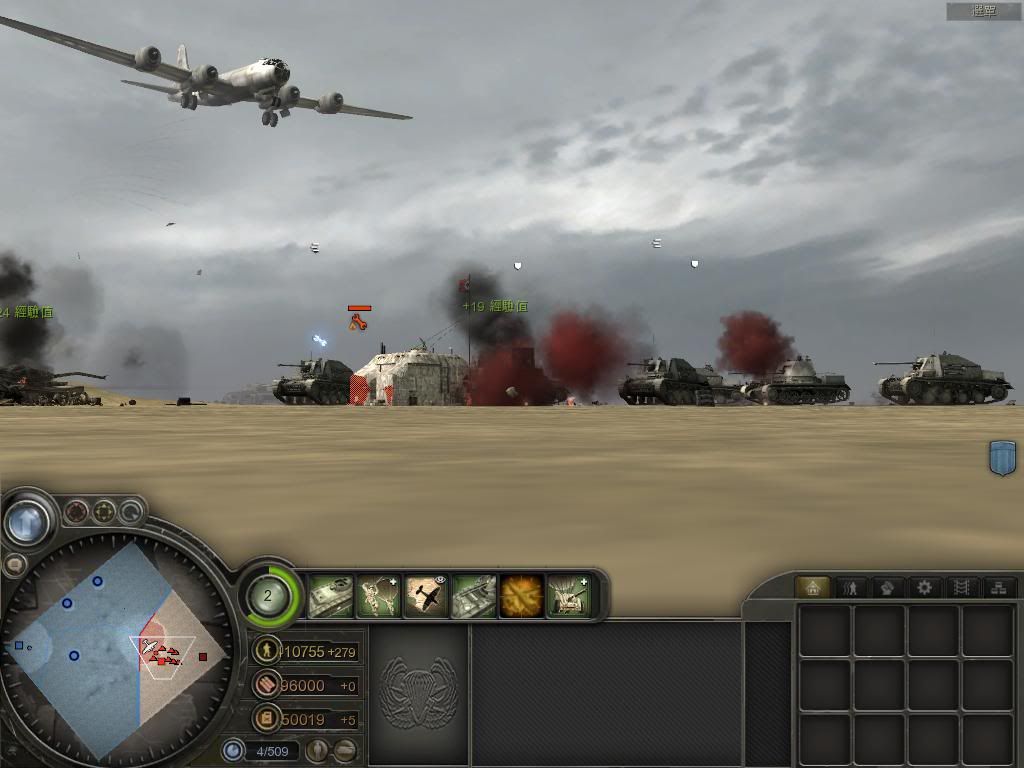Open the commander tree with the blue arrow button
The image size is (1024, 768).
(x=27, y=521)
